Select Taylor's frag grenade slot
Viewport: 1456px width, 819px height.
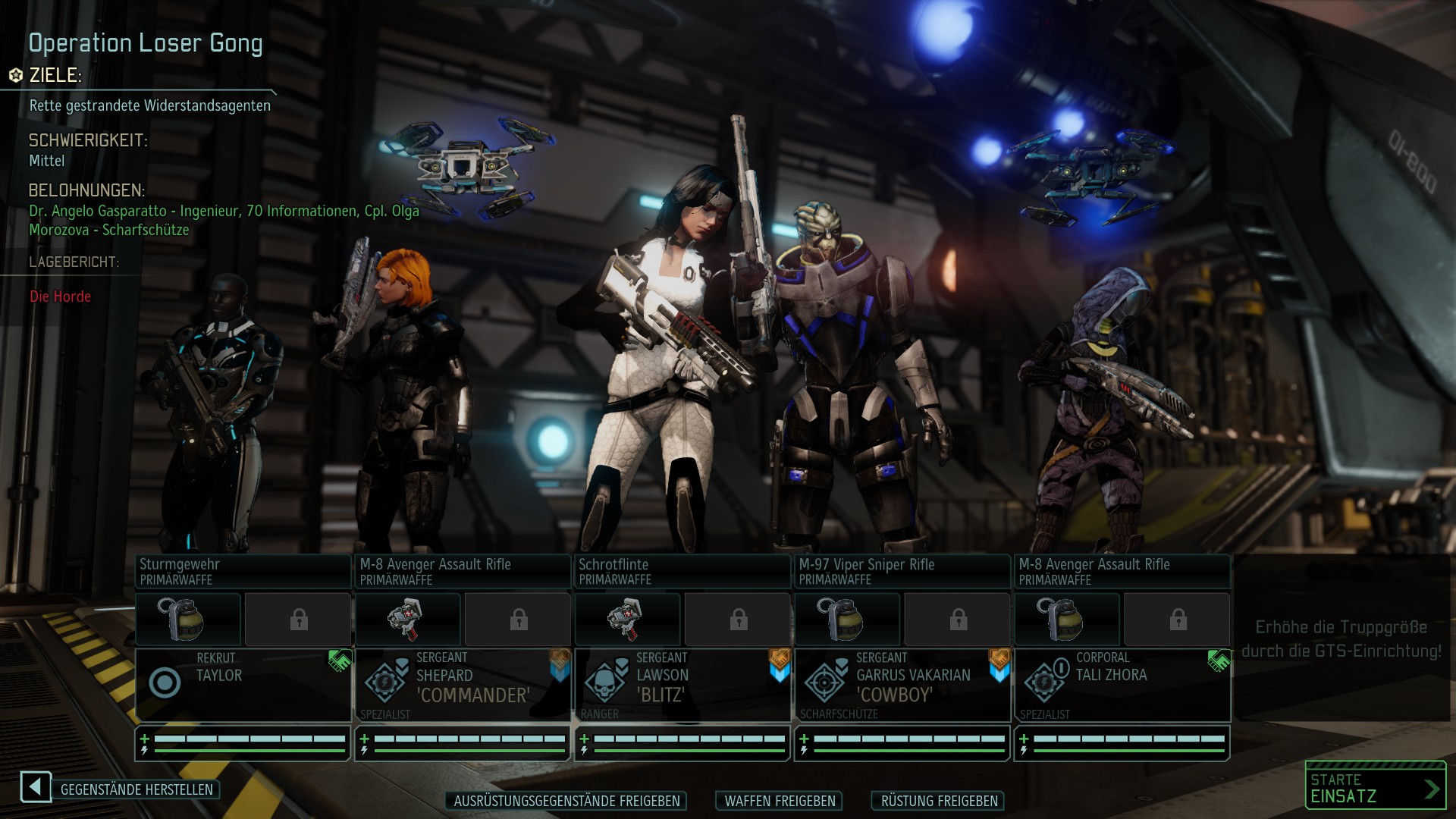pos(188,620)
